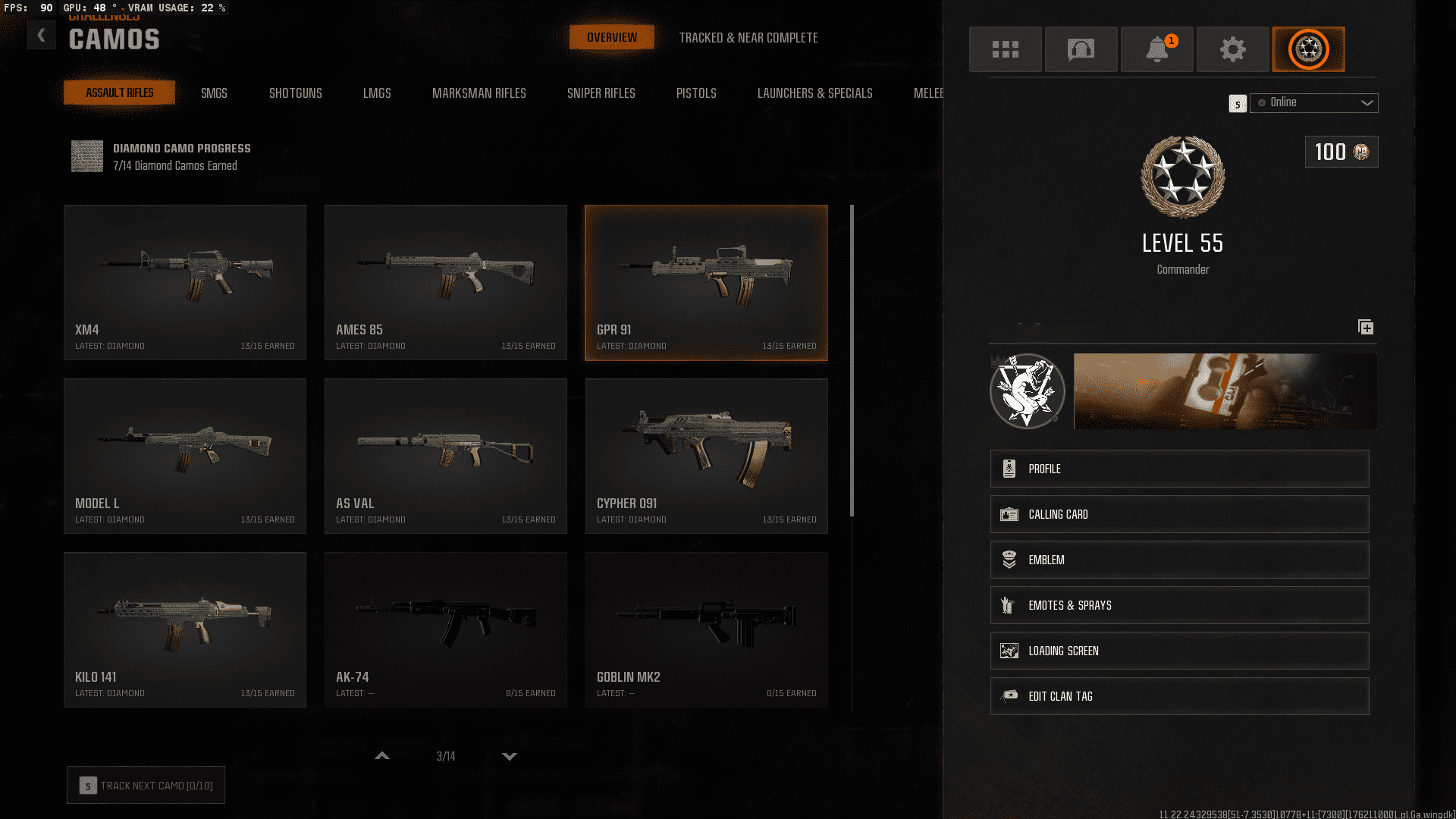Open the Online status dropdown chevron
Image resolution: width=1456 pixels, height=819 pixels.
point(1367,103)
